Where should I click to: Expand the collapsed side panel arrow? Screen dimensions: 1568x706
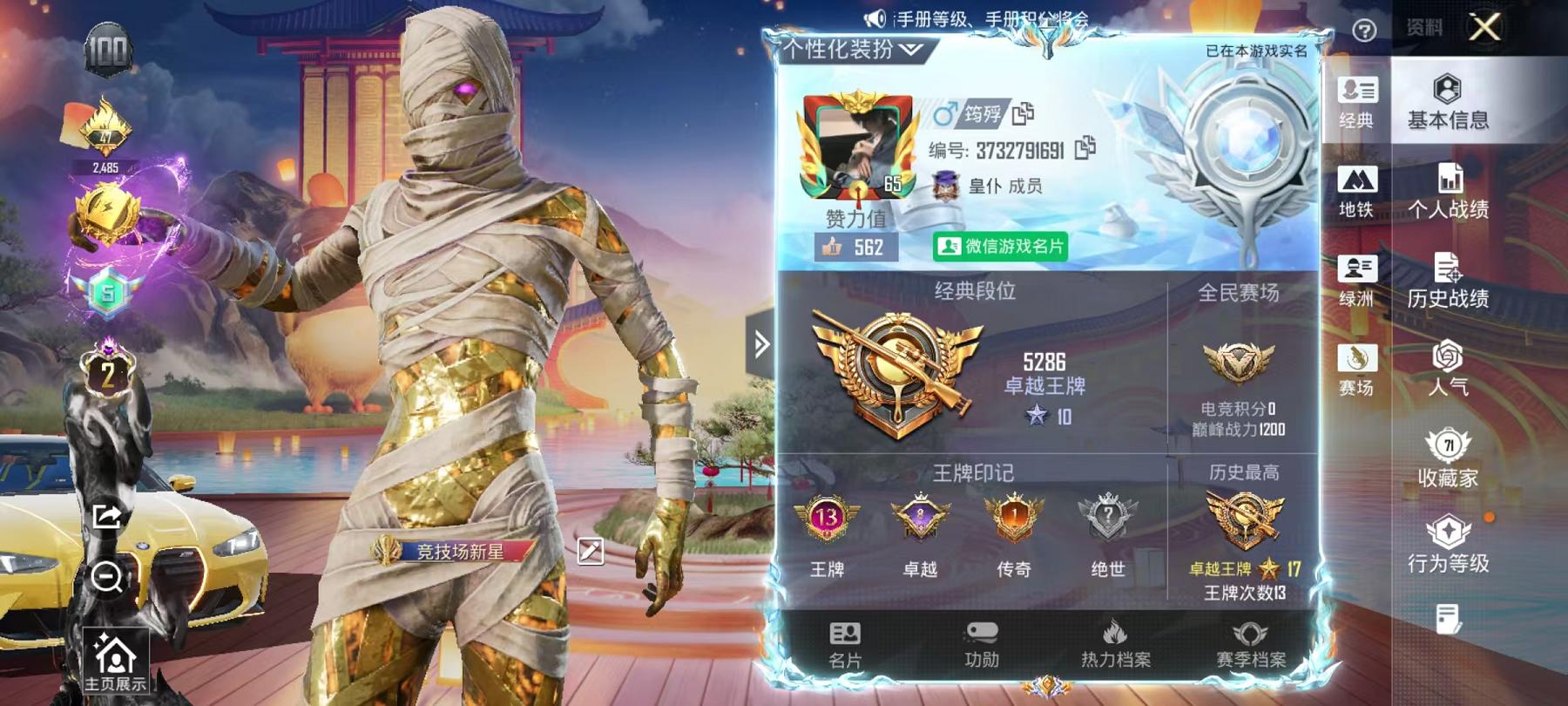tap(762, 345)
